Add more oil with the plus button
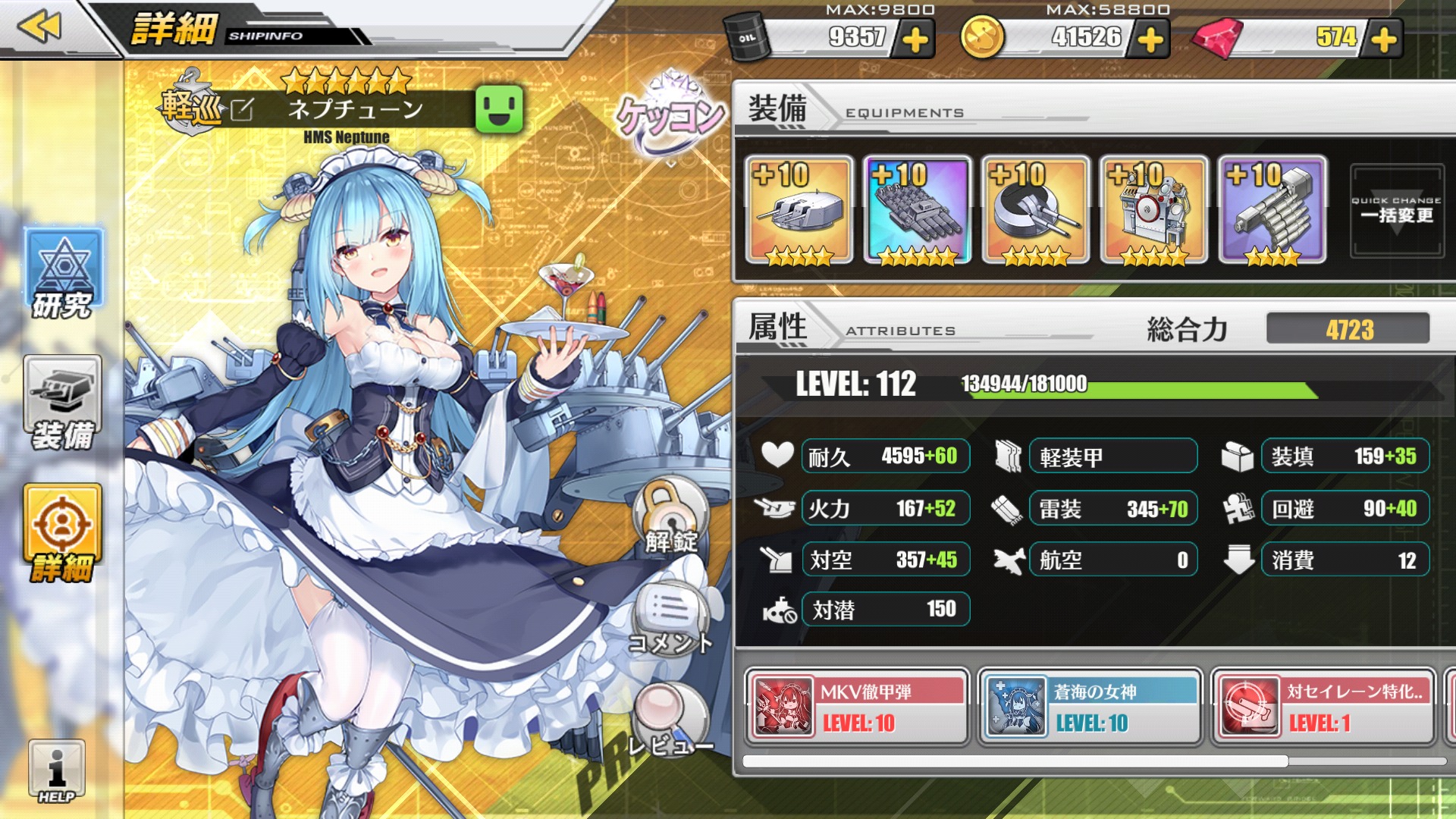The height and width of the screenshot is (819, 1456). tap(915, 39)
